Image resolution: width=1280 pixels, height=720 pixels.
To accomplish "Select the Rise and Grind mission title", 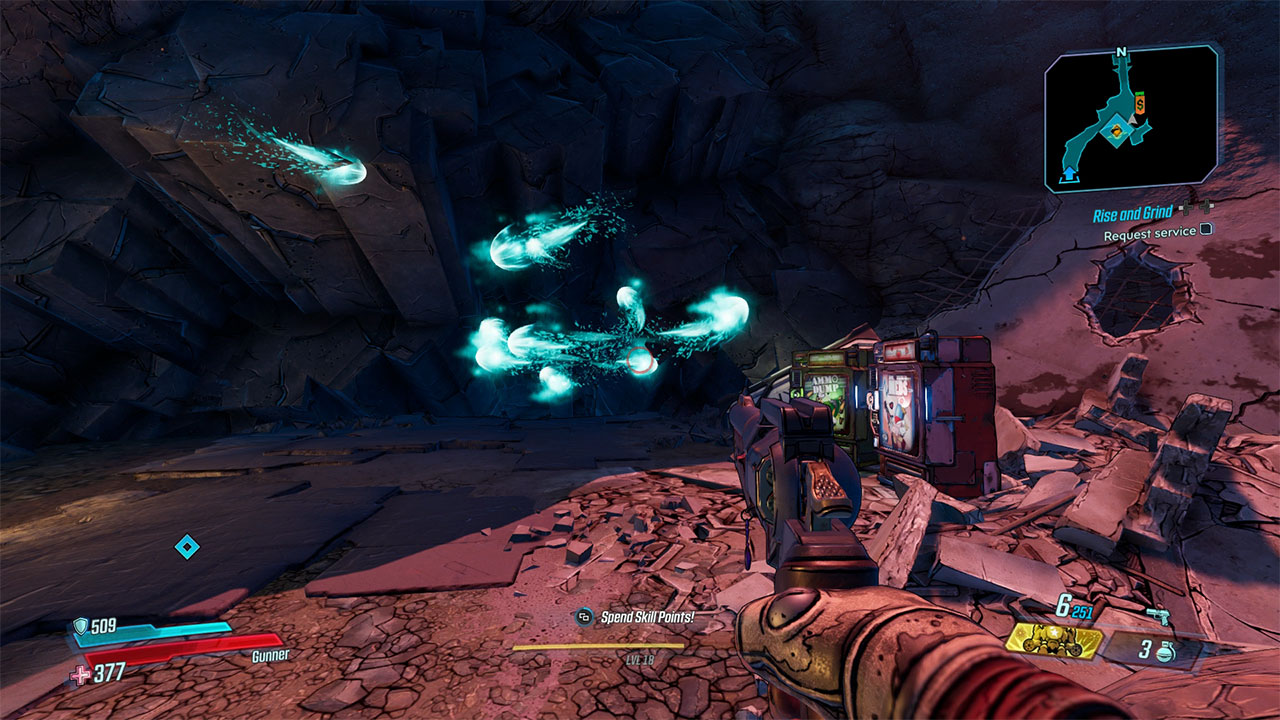I will coord(1133,212).
